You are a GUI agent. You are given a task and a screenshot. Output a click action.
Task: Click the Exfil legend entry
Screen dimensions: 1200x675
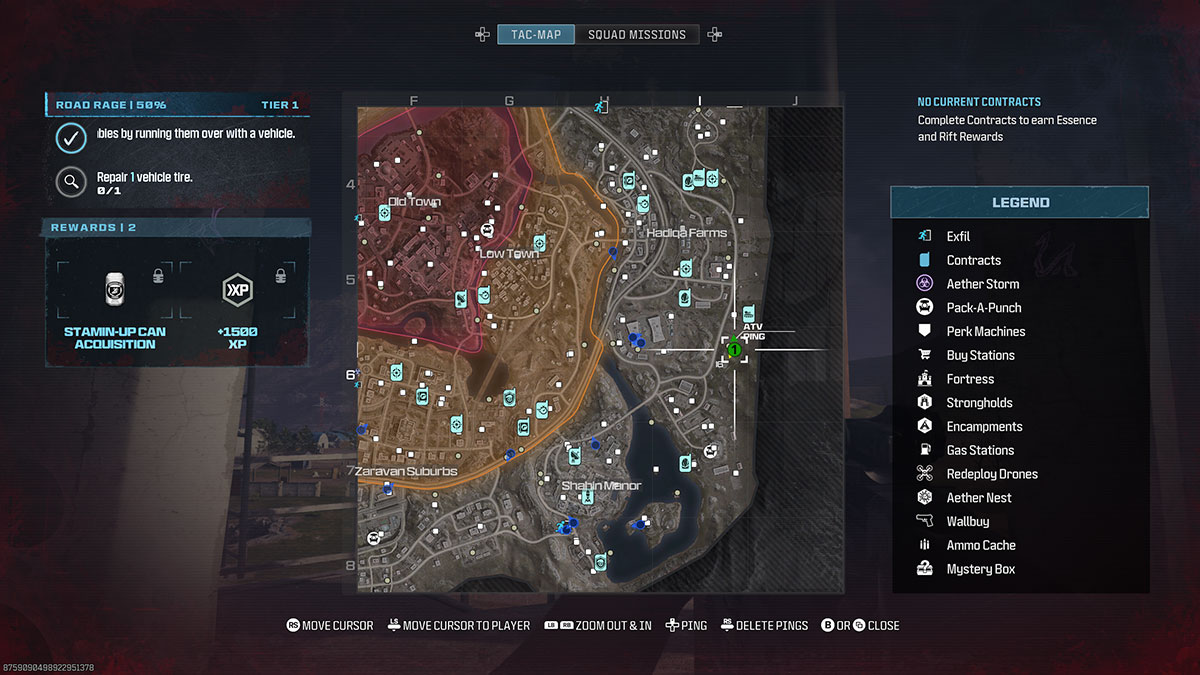[958, 236]
